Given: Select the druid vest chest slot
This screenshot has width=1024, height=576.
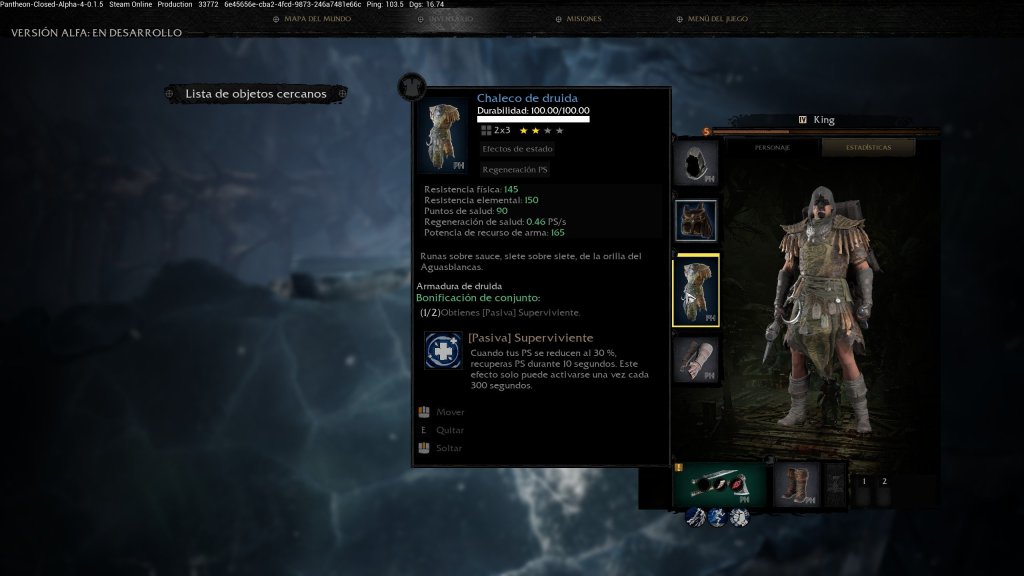Looking at the screenshot, I should pos(695,291).
